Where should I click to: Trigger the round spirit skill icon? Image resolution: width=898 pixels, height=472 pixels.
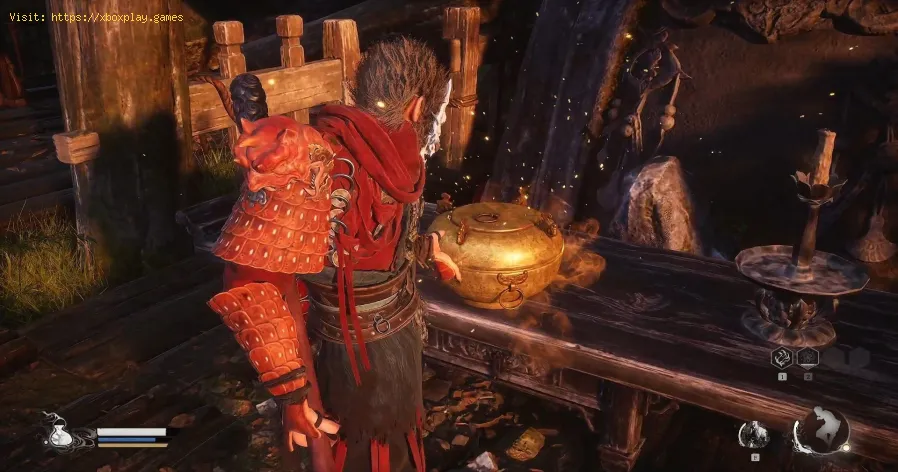(753, 434)
